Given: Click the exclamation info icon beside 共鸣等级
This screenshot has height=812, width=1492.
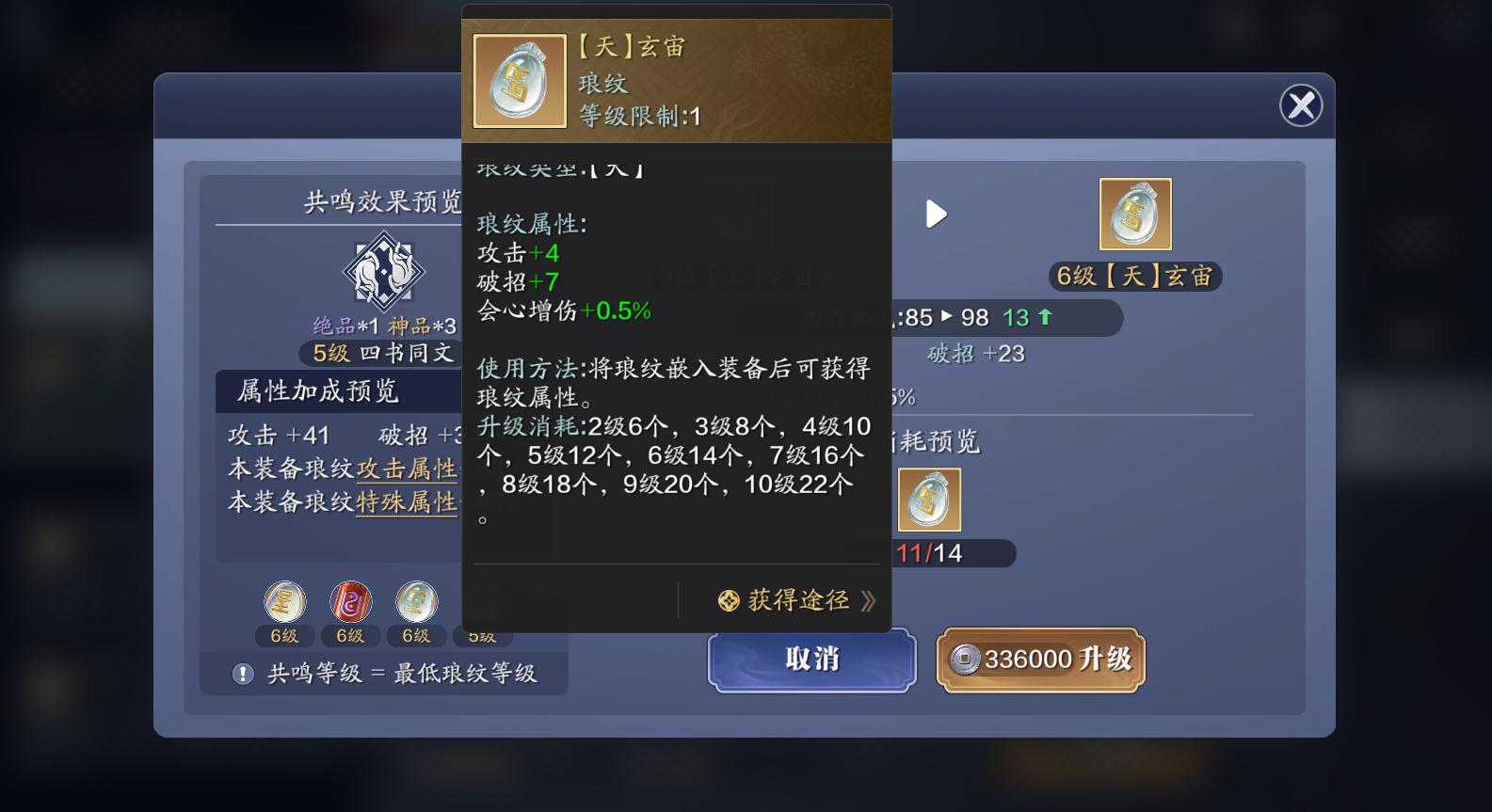Looking at the screenshot, I should coord(243,672).
